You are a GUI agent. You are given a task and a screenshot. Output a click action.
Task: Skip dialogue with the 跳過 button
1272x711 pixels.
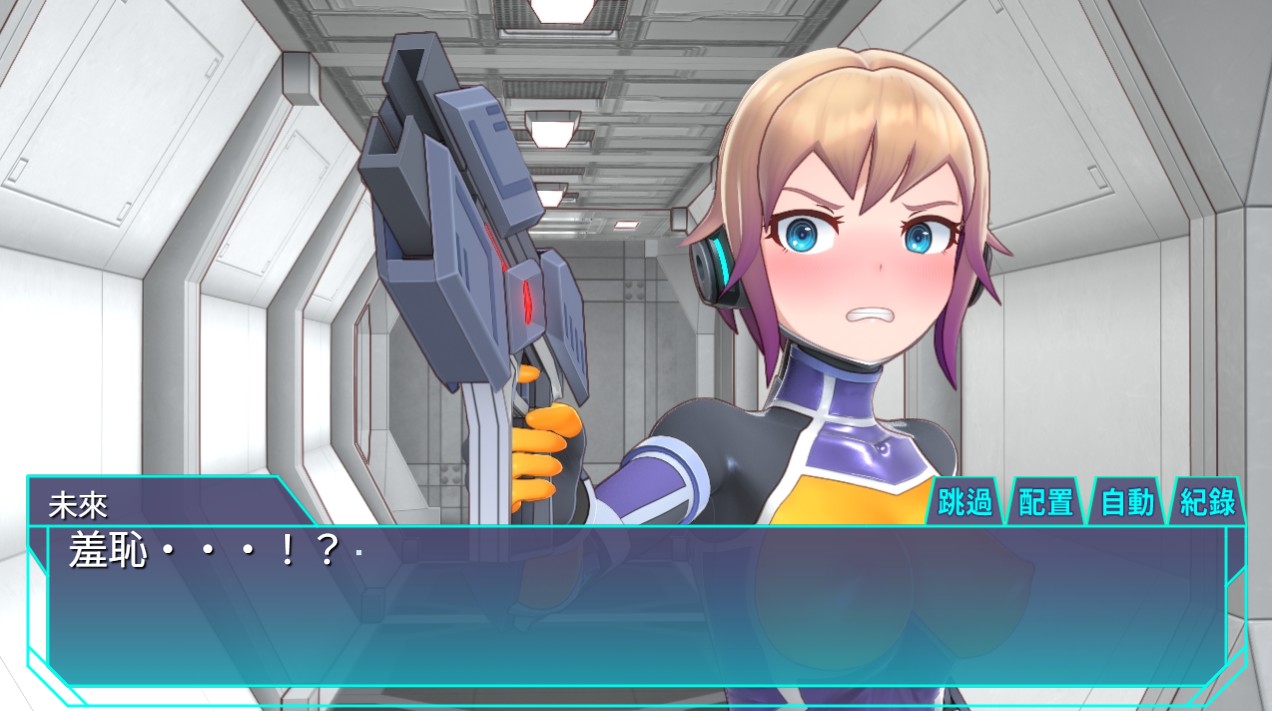pos(966,502)
